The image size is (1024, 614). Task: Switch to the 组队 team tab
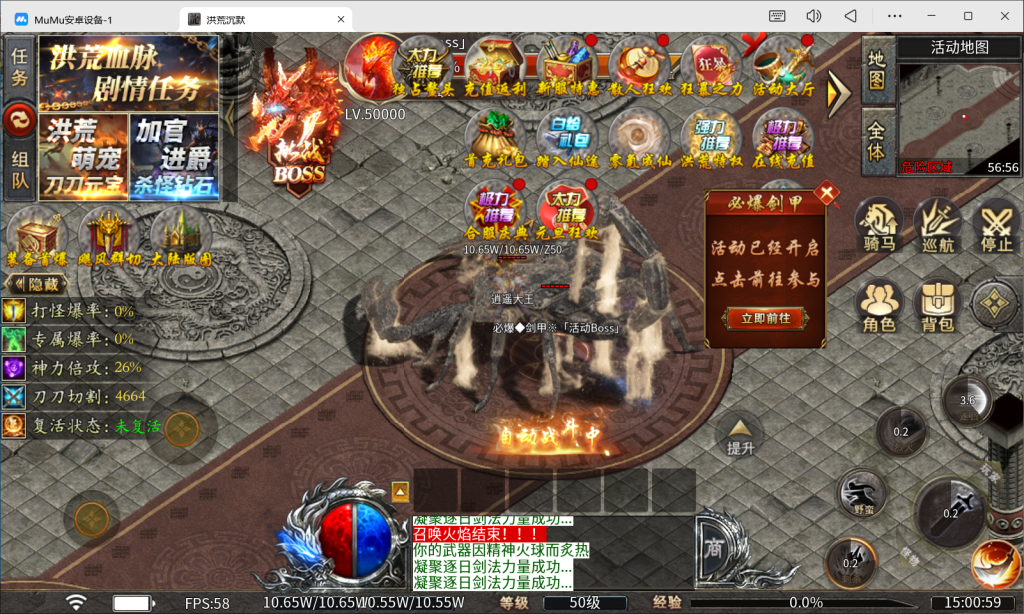point(19,171)
